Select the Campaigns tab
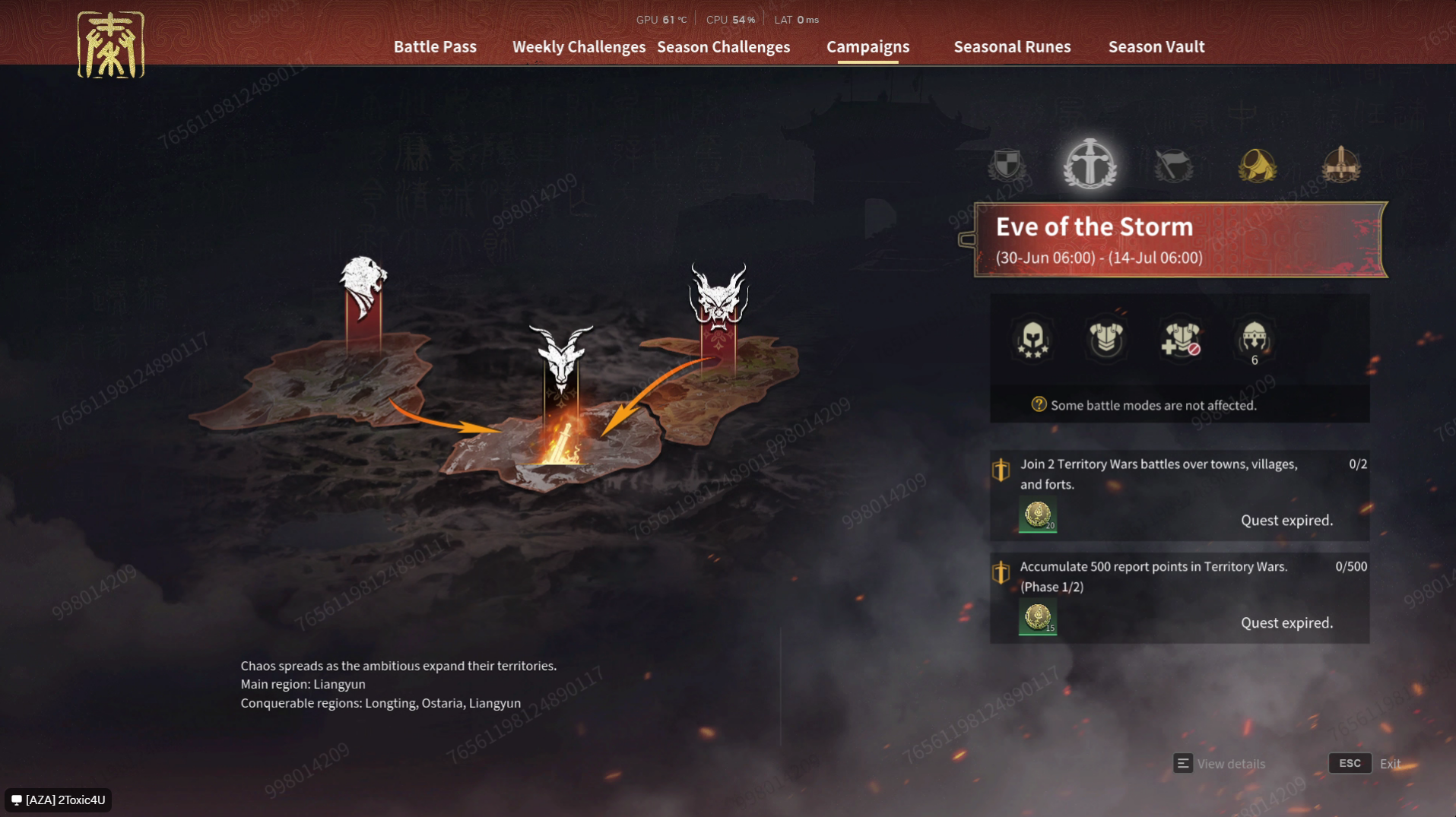The image size is (1456, 817). [868, 46]
